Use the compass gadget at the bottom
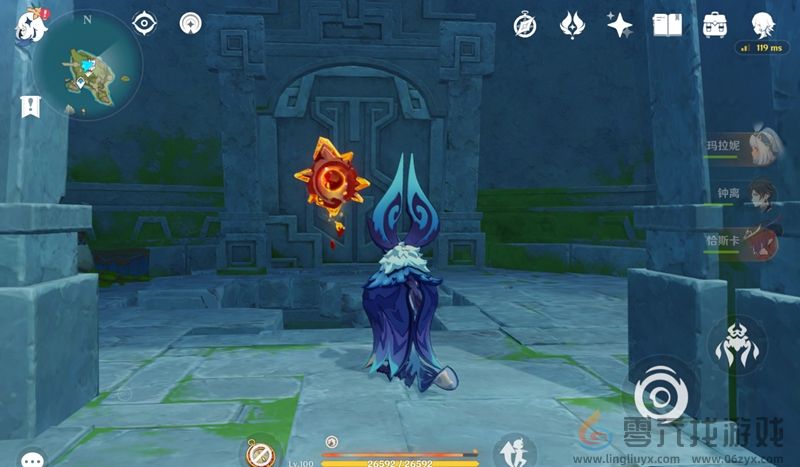 262,455
